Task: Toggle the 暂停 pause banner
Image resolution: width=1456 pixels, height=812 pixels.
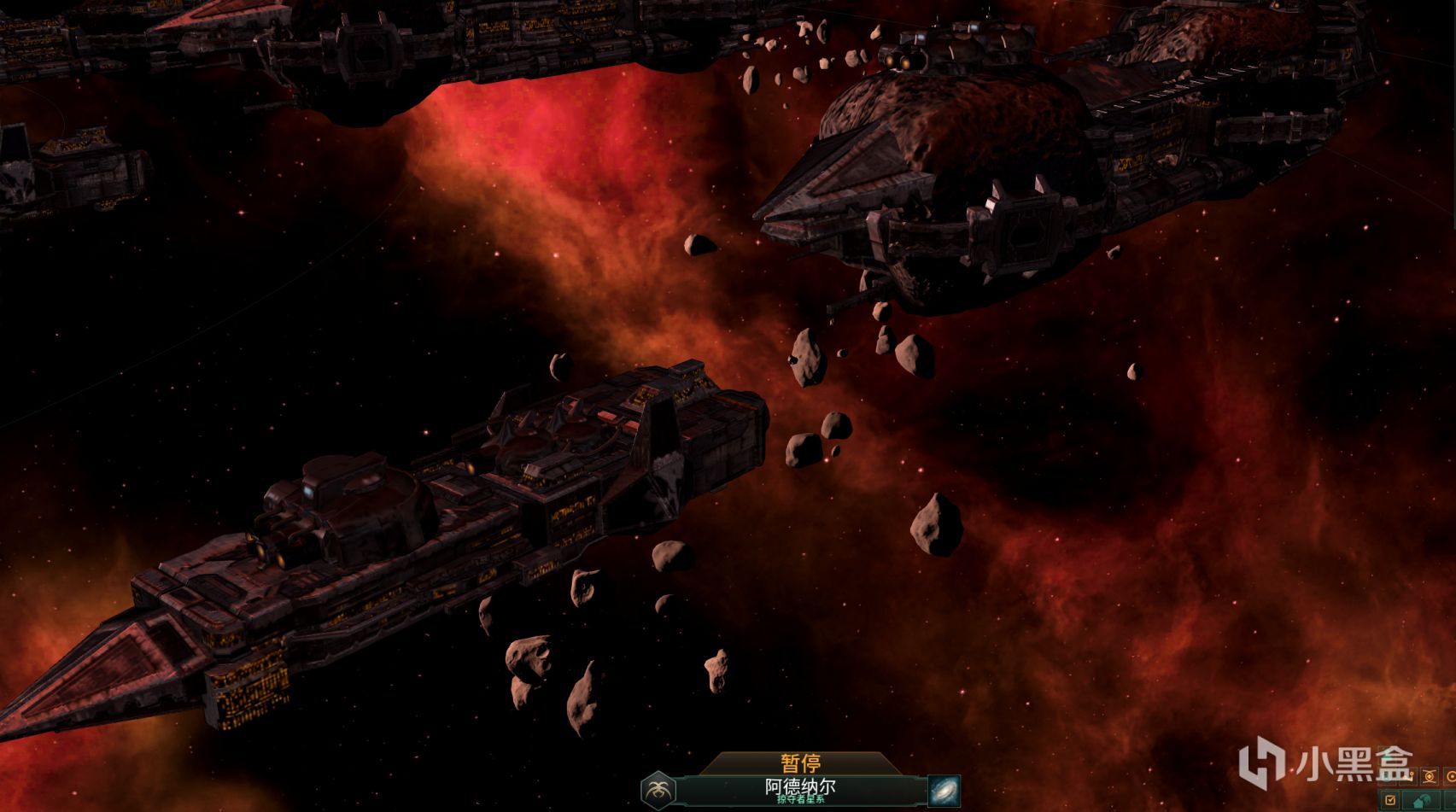Action: click(800, 762)
